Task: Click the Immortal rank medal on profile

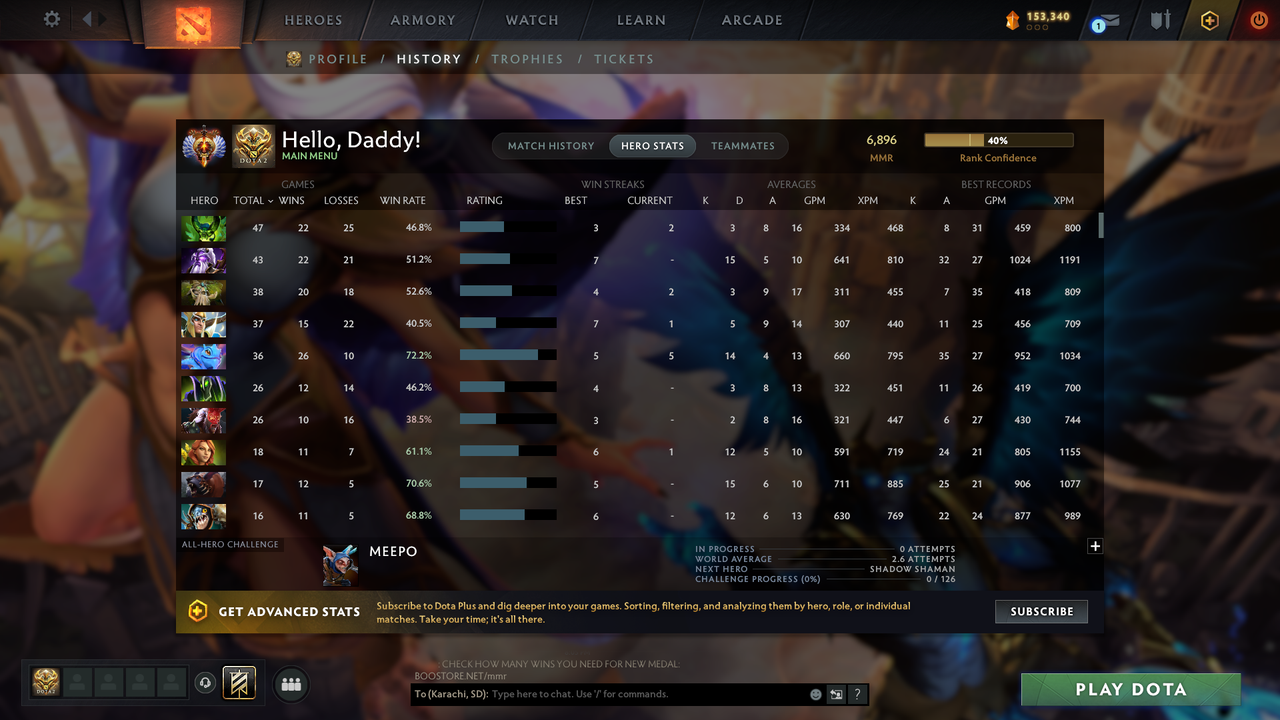Action: (x=204, y=146)
